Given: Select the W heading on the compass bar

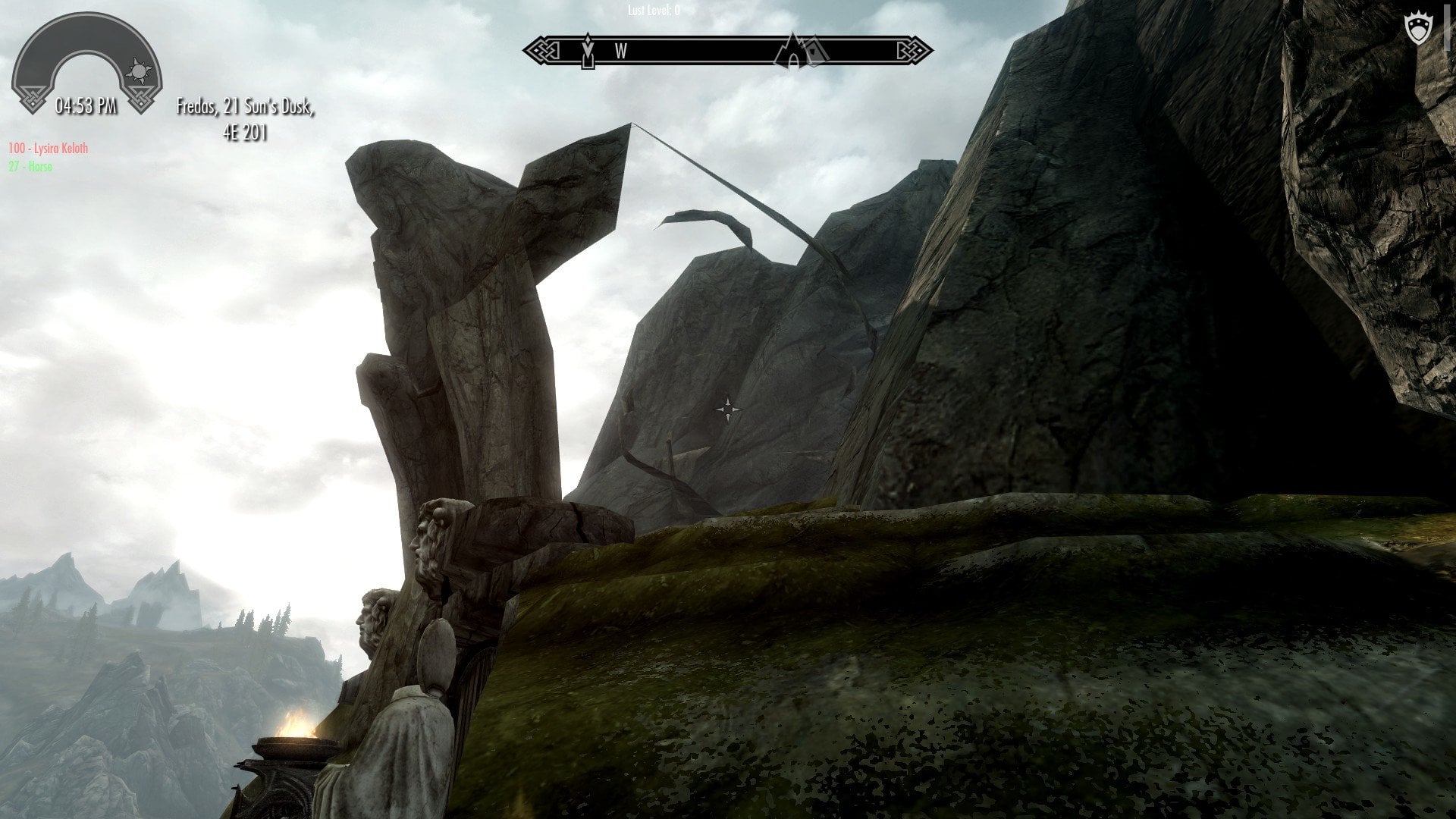Looking at the screenshot, I should (621, 49).
